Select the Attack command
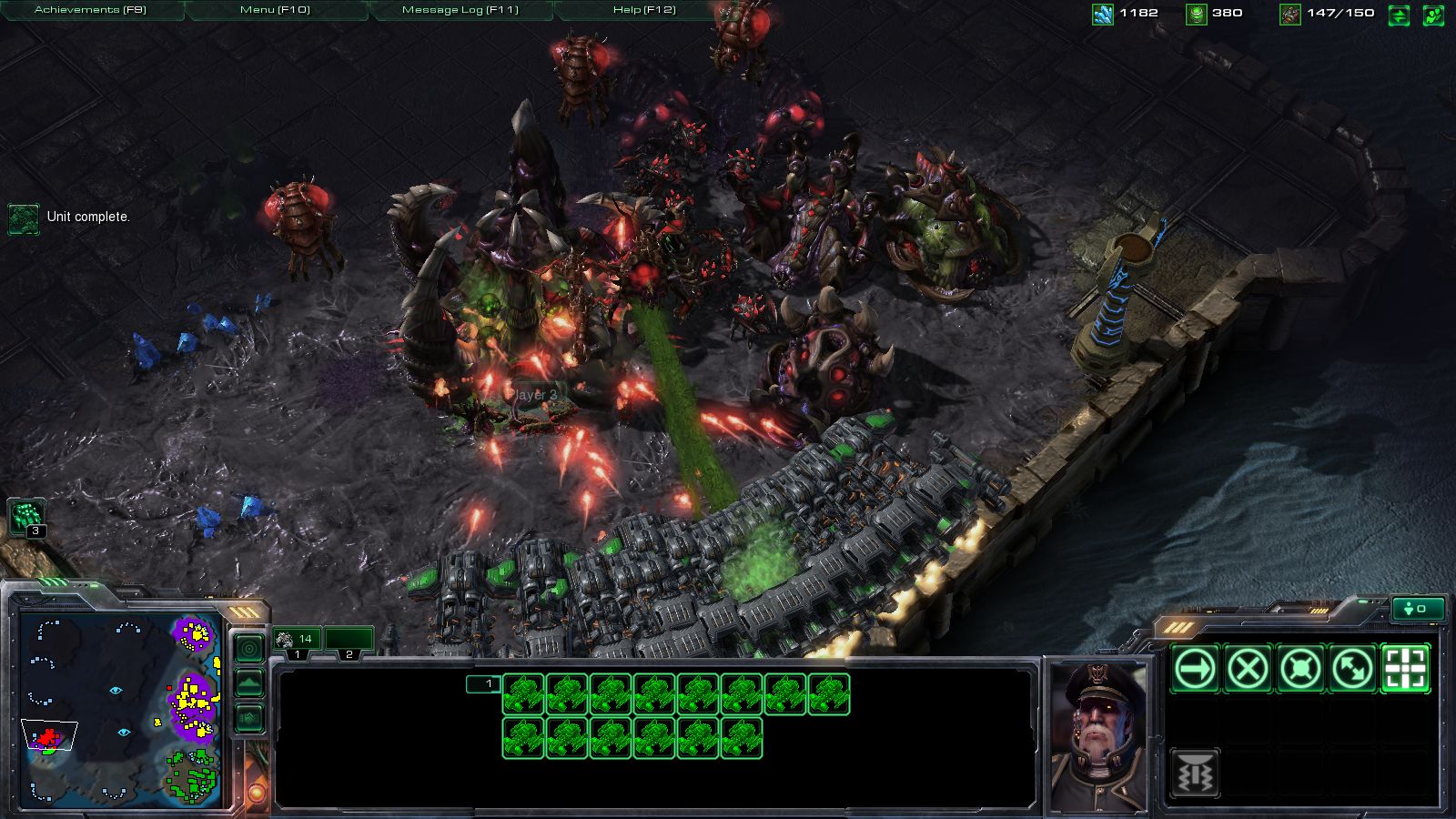The width and height of the screenshot is (1456, 819). click(x=1406, y=670)
